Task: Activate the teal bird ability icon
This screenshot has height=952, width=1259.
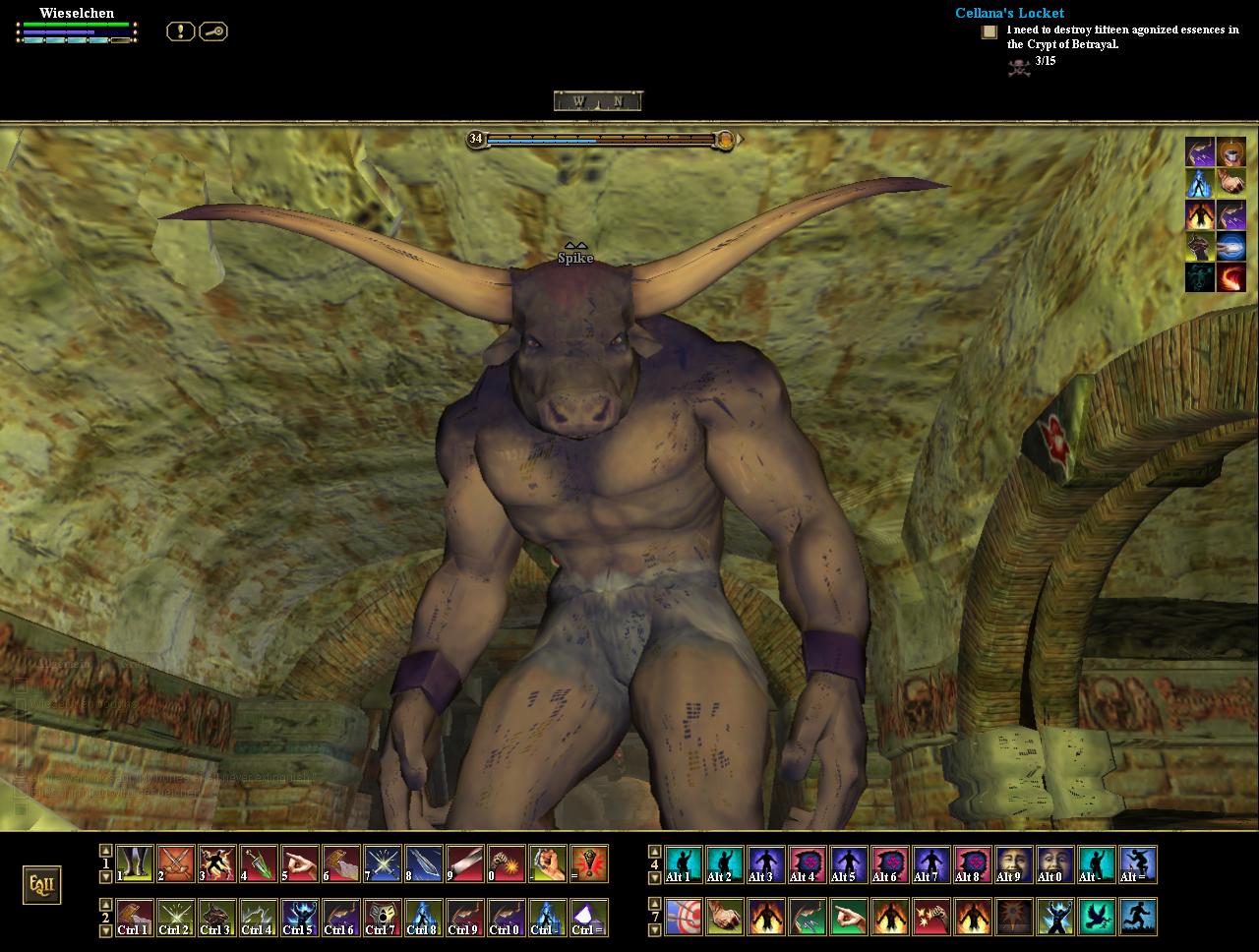Action: pyautogui.click(x=1096, y=917)
